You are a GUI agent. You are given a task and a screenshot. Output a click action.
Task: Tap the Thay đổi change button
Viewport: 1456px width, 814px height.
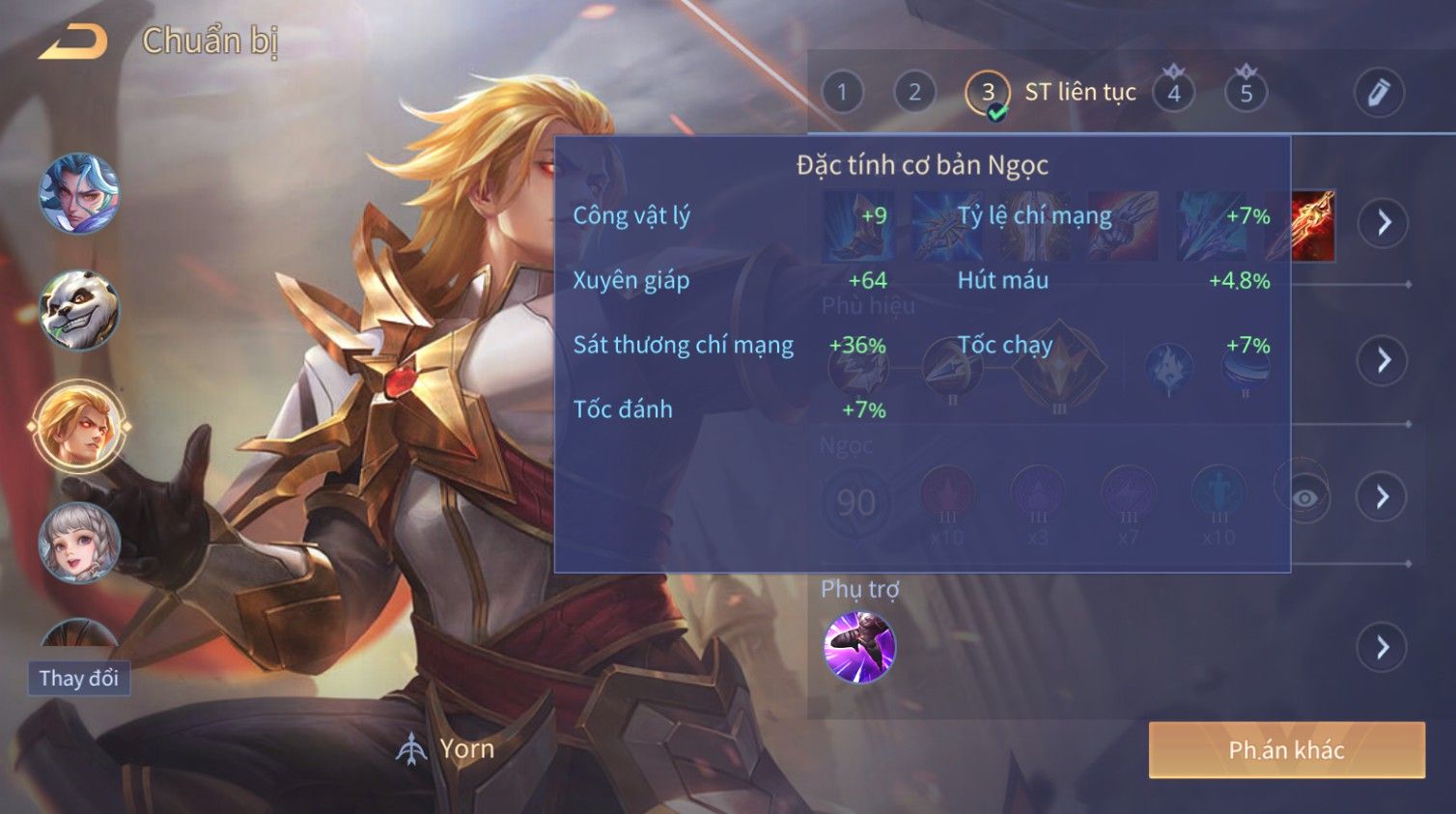78,678
